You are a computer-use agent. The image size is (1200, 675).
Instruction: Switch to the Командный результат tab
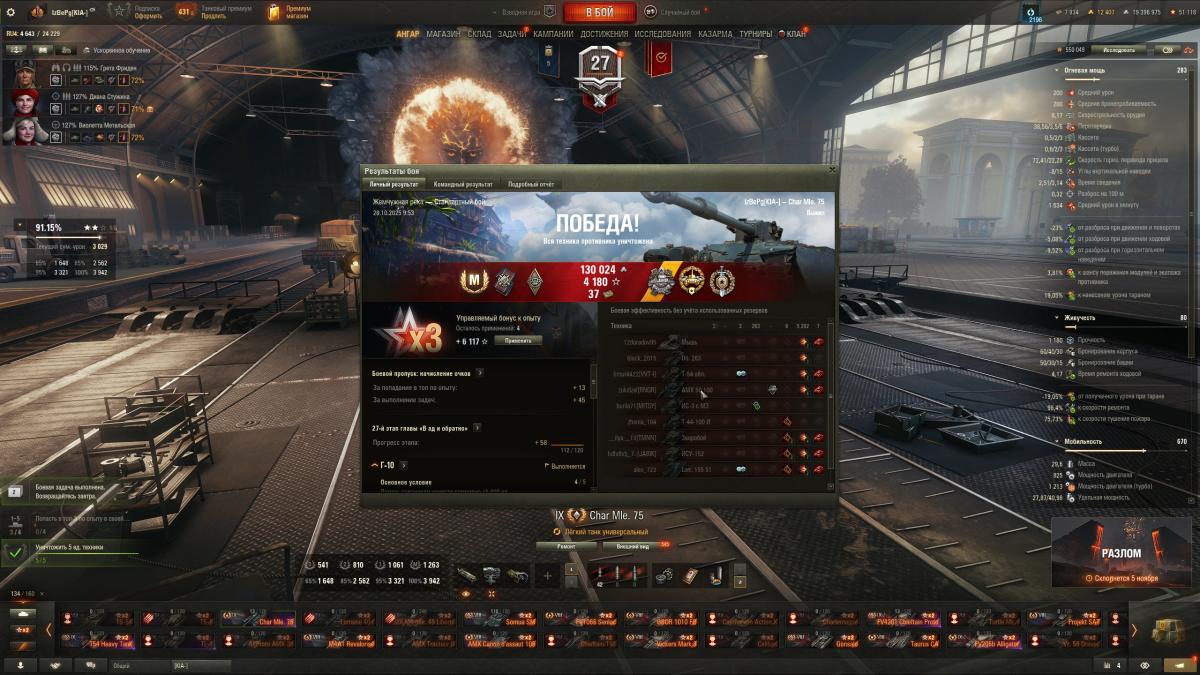pos(462,185)
